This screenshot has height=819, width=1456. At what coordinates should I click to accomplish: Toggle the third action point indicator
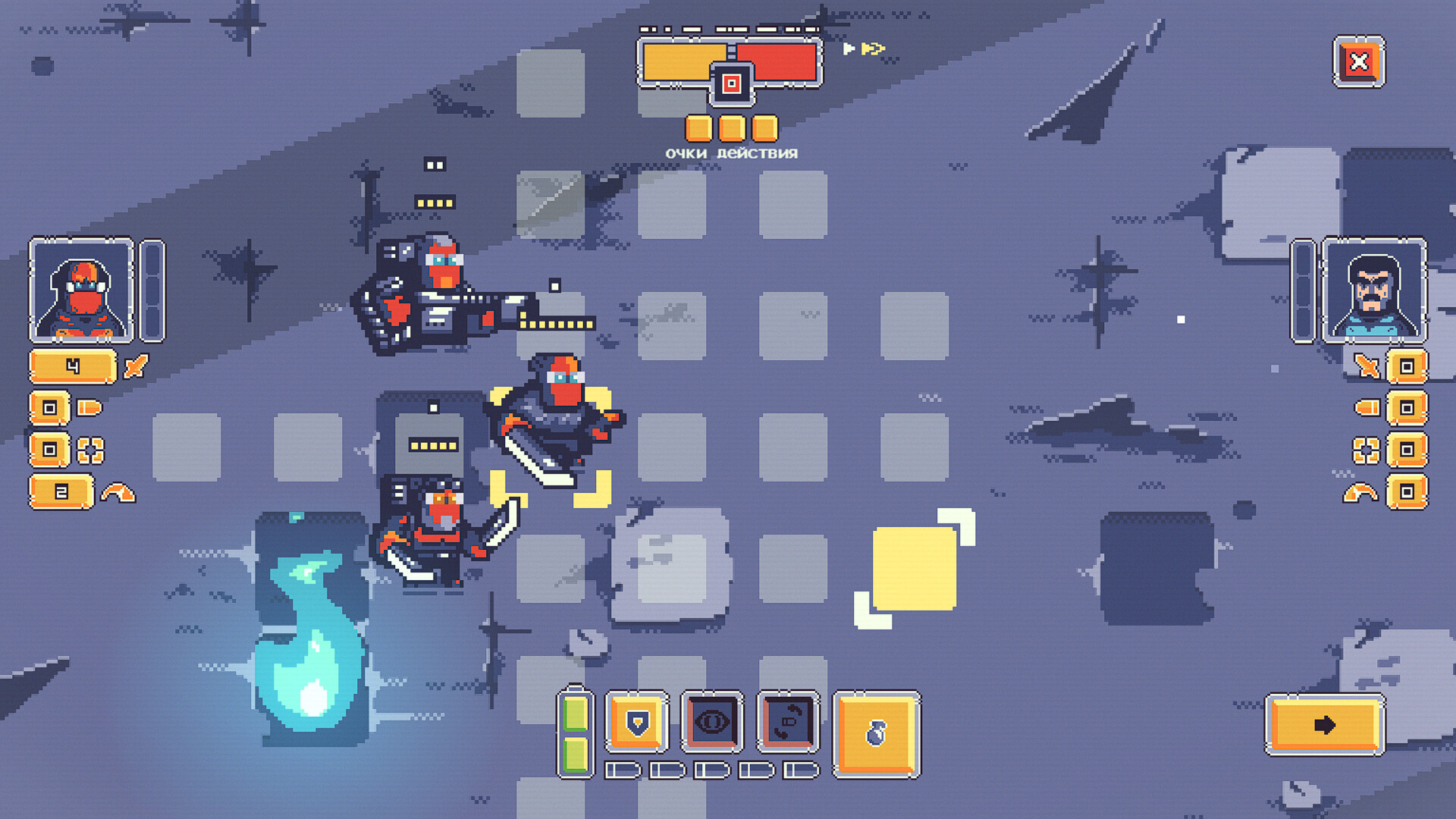tap(764, 127)
